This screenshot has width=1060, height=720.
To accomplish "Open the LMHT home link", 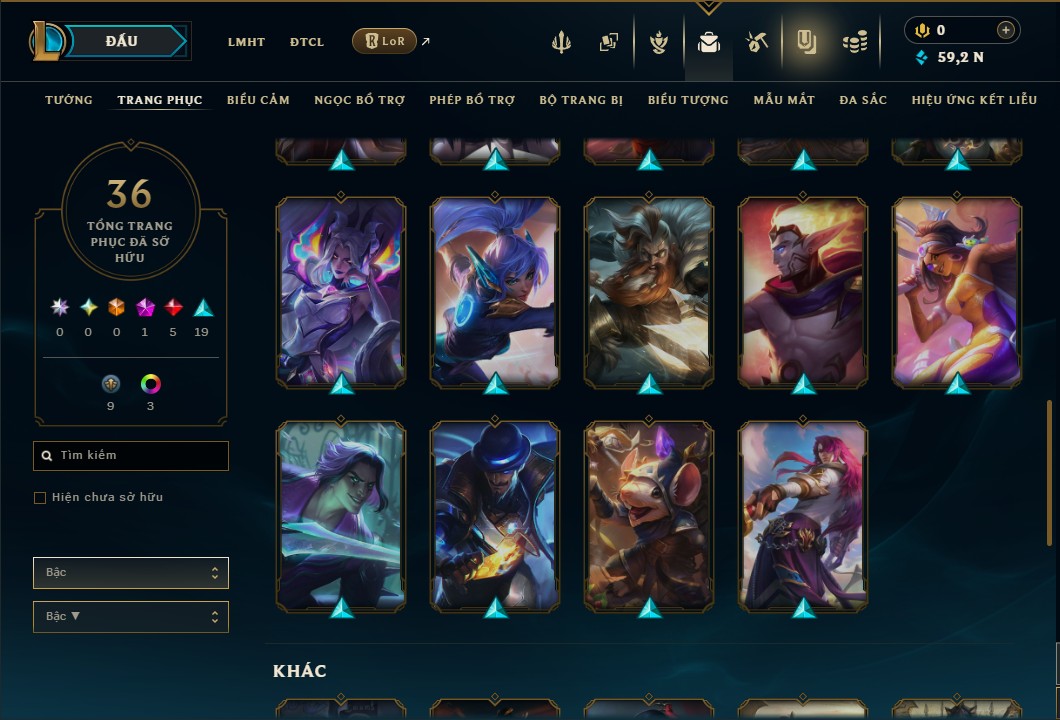I will tap(246, 42).
